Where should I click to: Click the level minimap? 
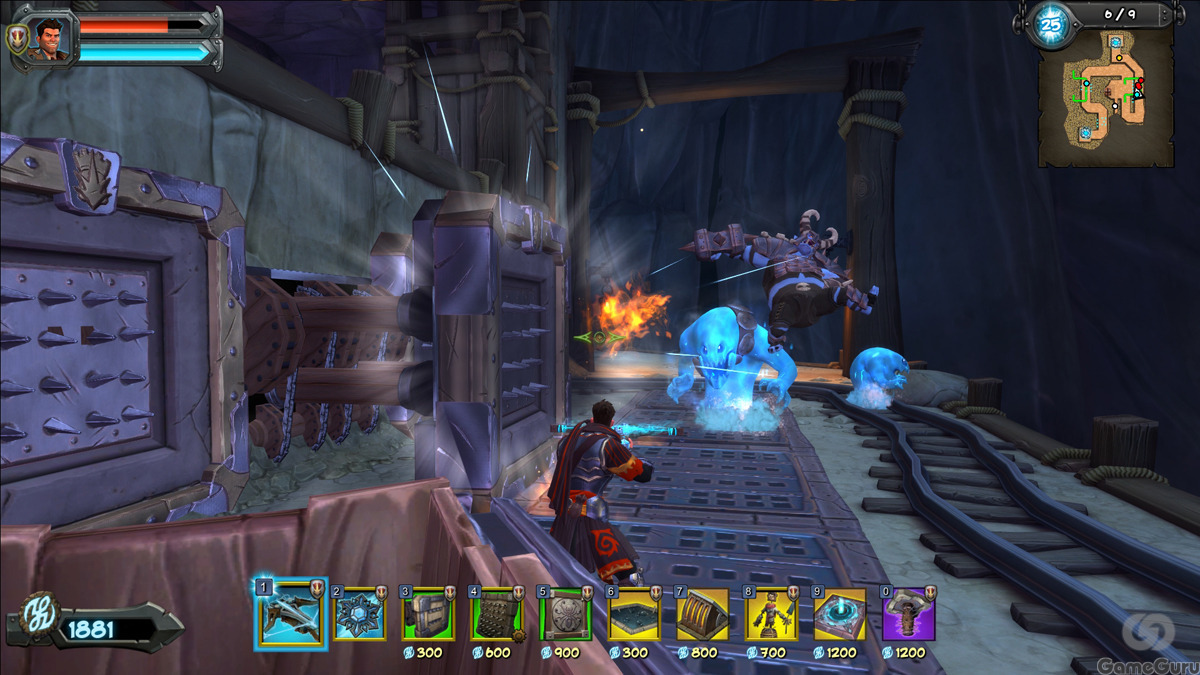click(1105, 97)
